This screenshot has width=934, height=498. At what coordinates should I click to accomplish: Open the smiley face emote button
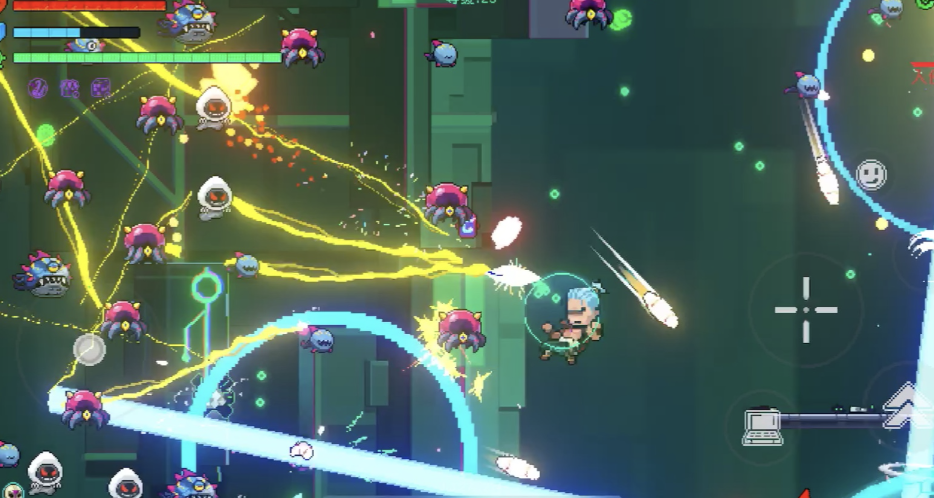tap(871, 175)
